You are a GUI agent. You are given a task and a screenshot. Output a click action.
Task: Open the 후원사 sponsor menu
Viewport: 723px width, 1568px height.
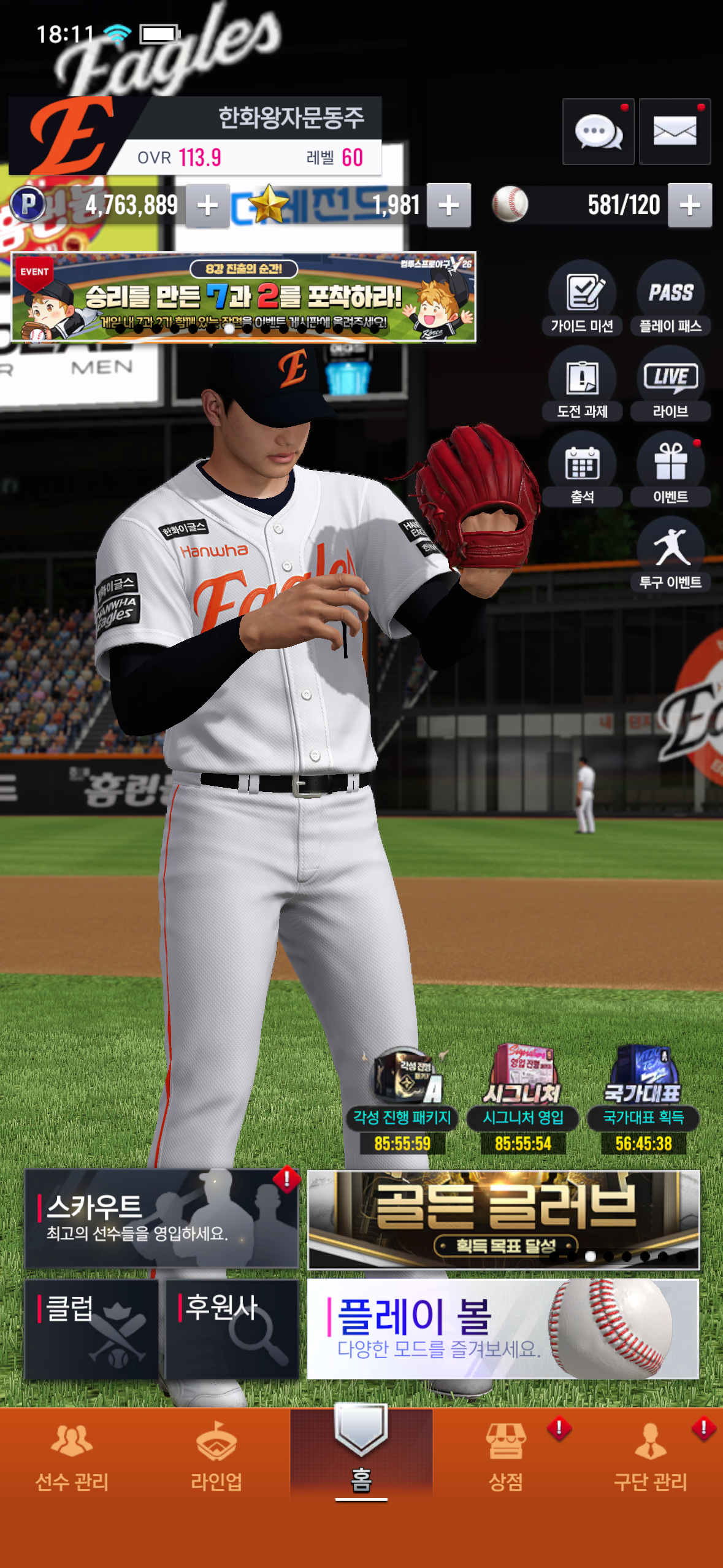point(232,1329)
